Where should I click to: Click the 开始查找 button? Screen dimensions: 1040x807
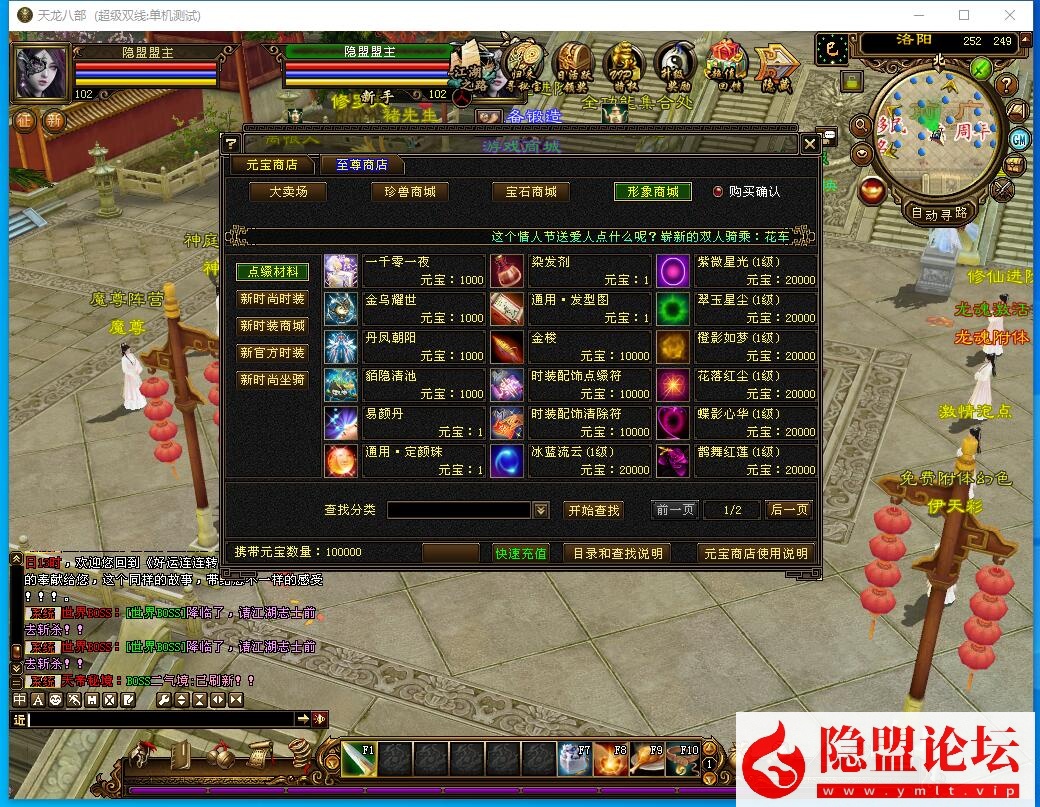[x=594, y=510]
